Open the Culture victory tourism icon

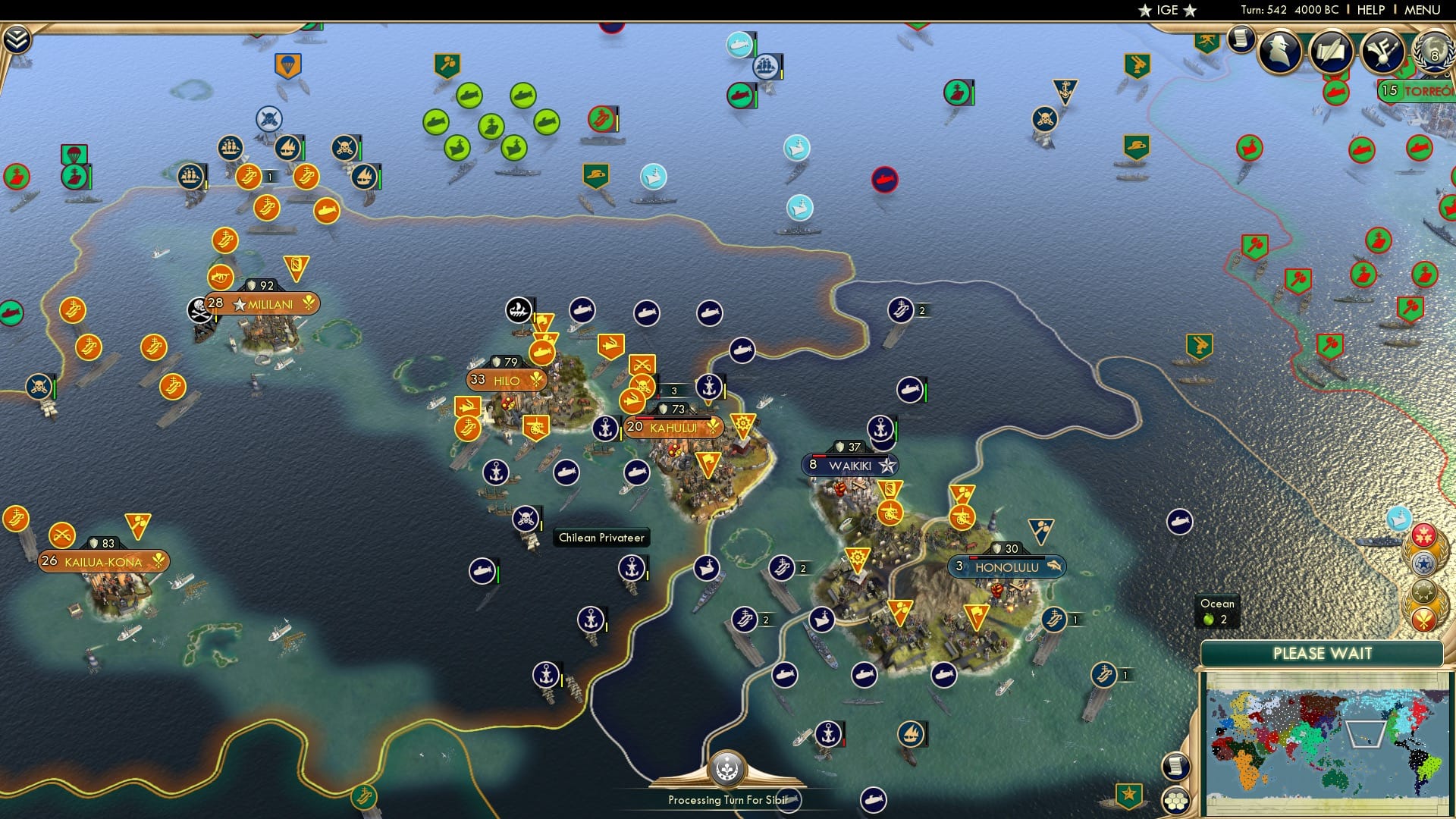[x=1382, y=50]
